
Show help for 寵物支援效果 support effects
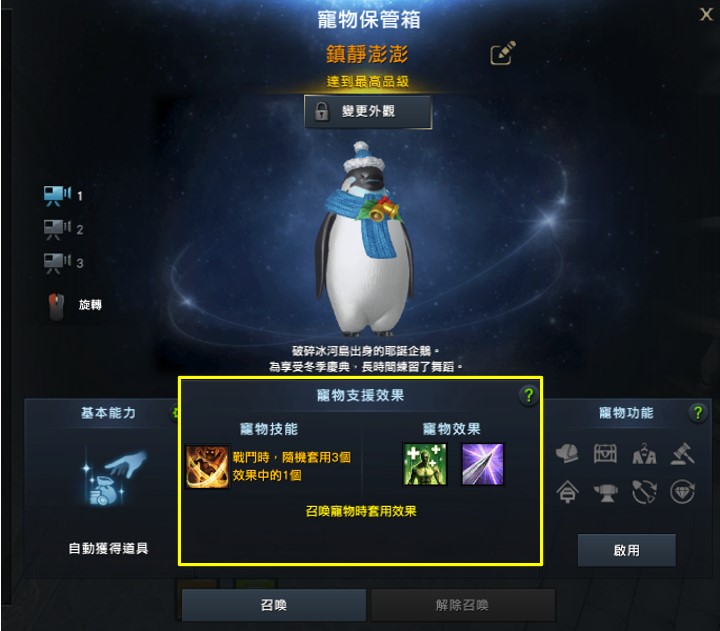(x=527, y=396)
